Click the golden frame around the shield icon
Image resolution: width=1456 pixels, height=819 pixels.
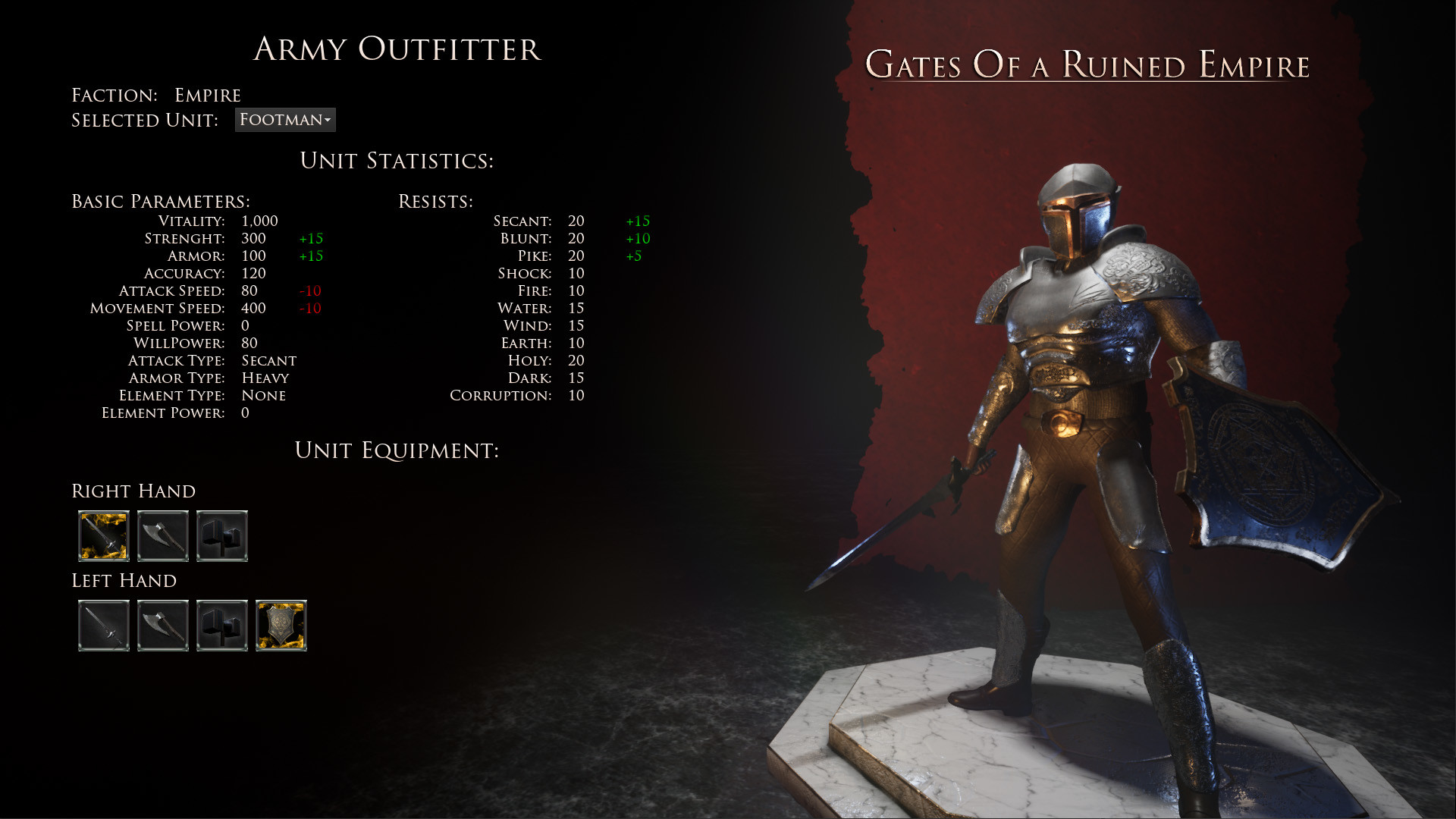point(281,626)
